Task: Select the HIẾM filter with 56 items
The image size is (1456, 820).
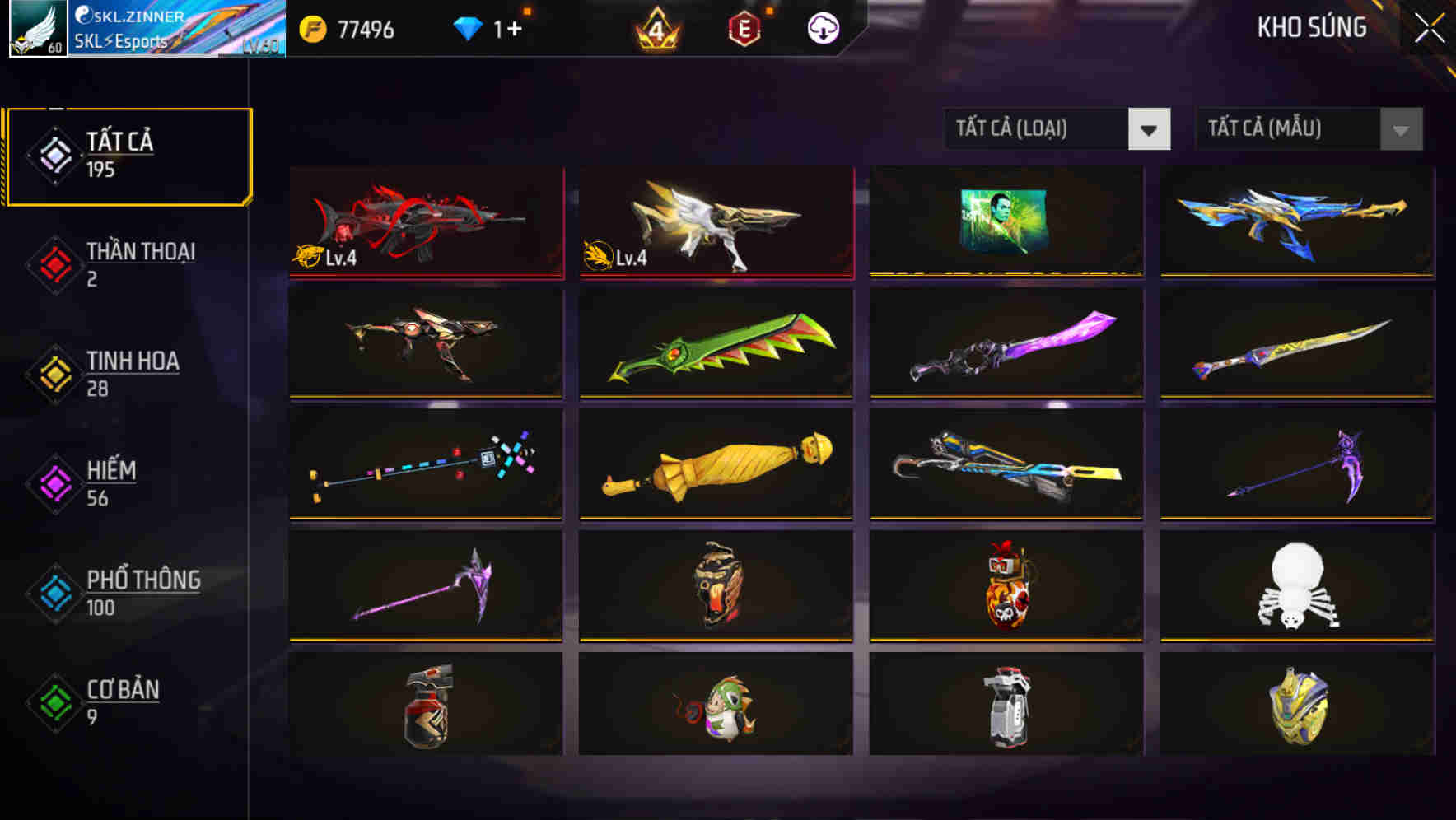Action: tap(111, 482)
